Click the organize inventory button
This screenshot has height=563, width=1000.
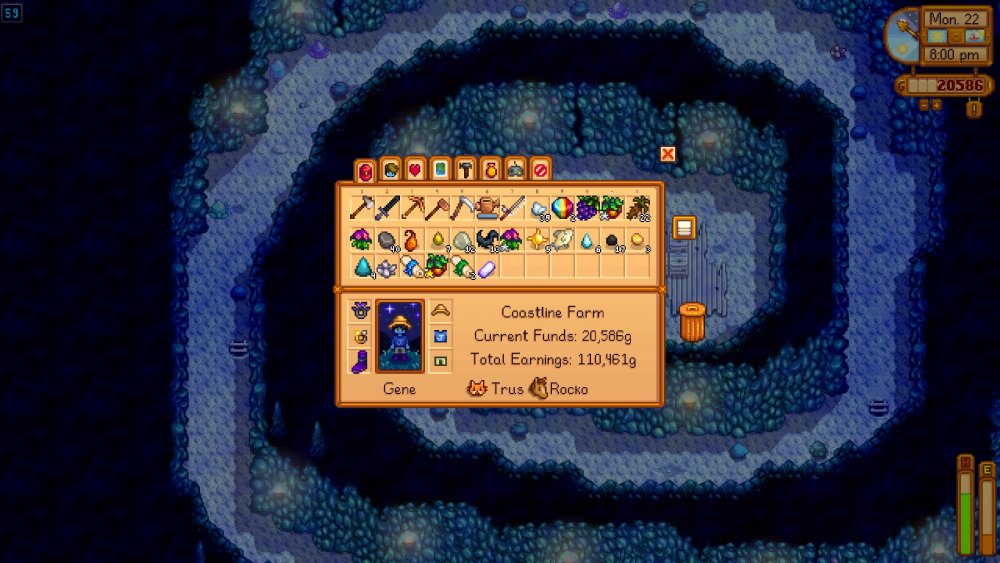[x=683, y=228]
